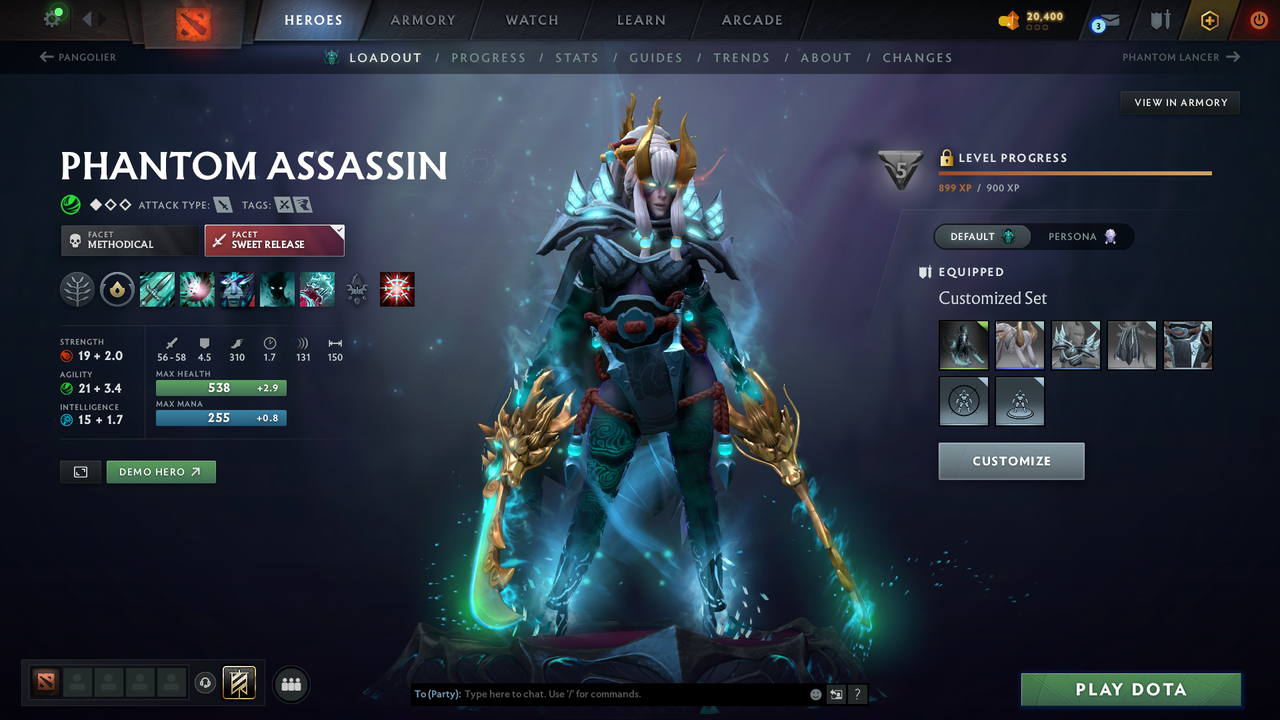Select the Methodical facet
1280x720 pixels.
tap(130, 240)
